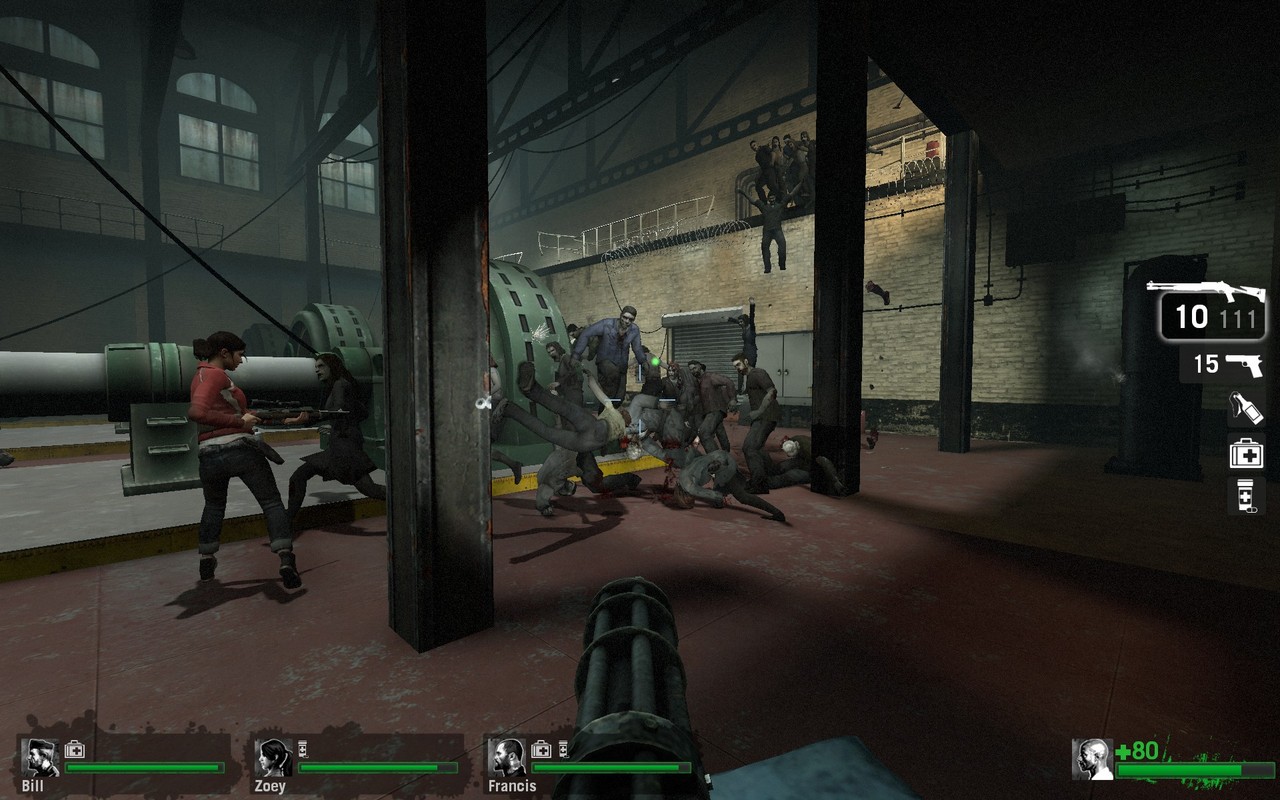1280x800 pixels.
Task: Select the first aid kit inventory slot
Action: click(1247, 452)
